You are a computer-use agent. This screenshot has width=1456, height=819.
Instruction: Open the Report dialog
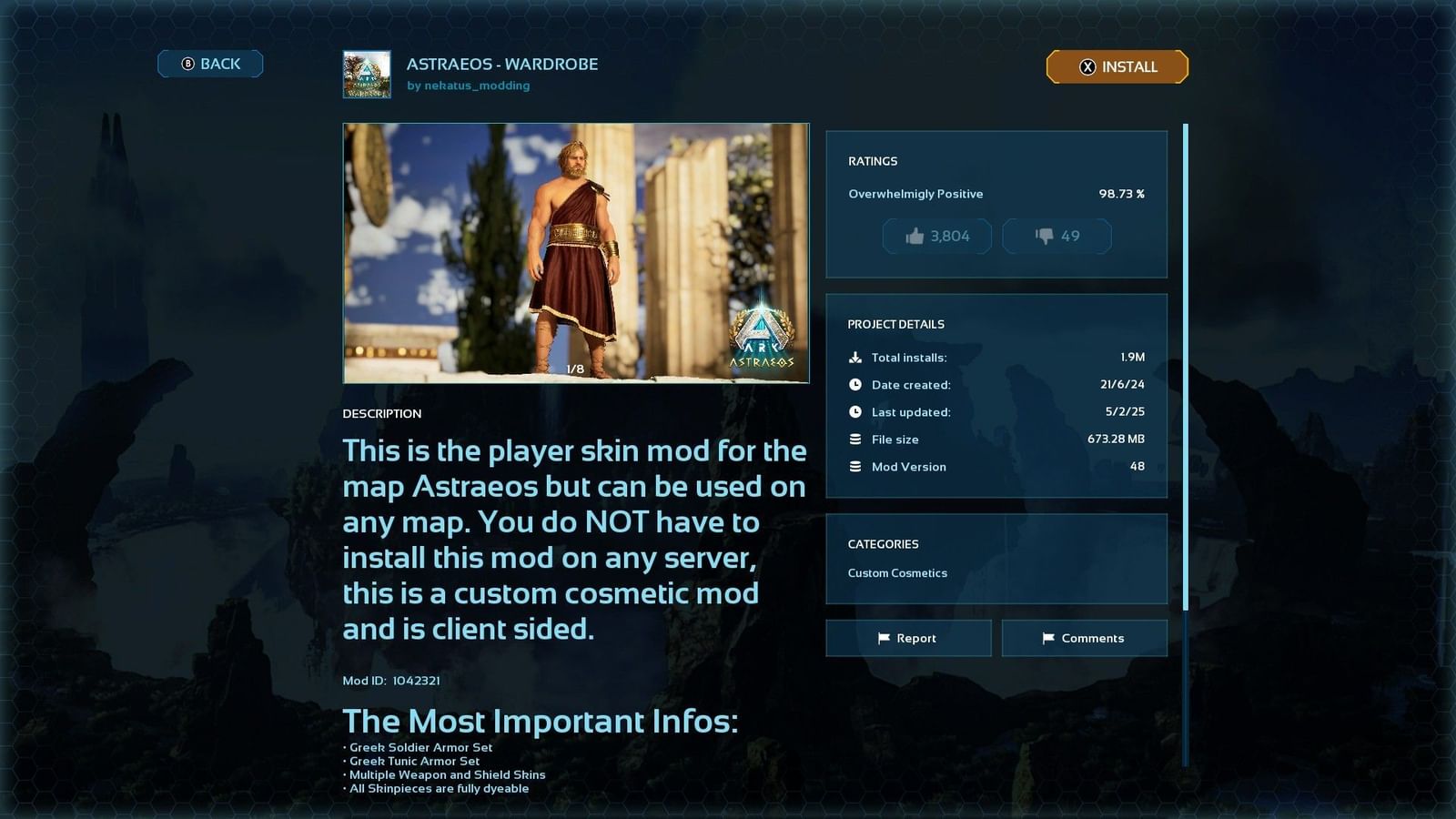click(908, 638)
